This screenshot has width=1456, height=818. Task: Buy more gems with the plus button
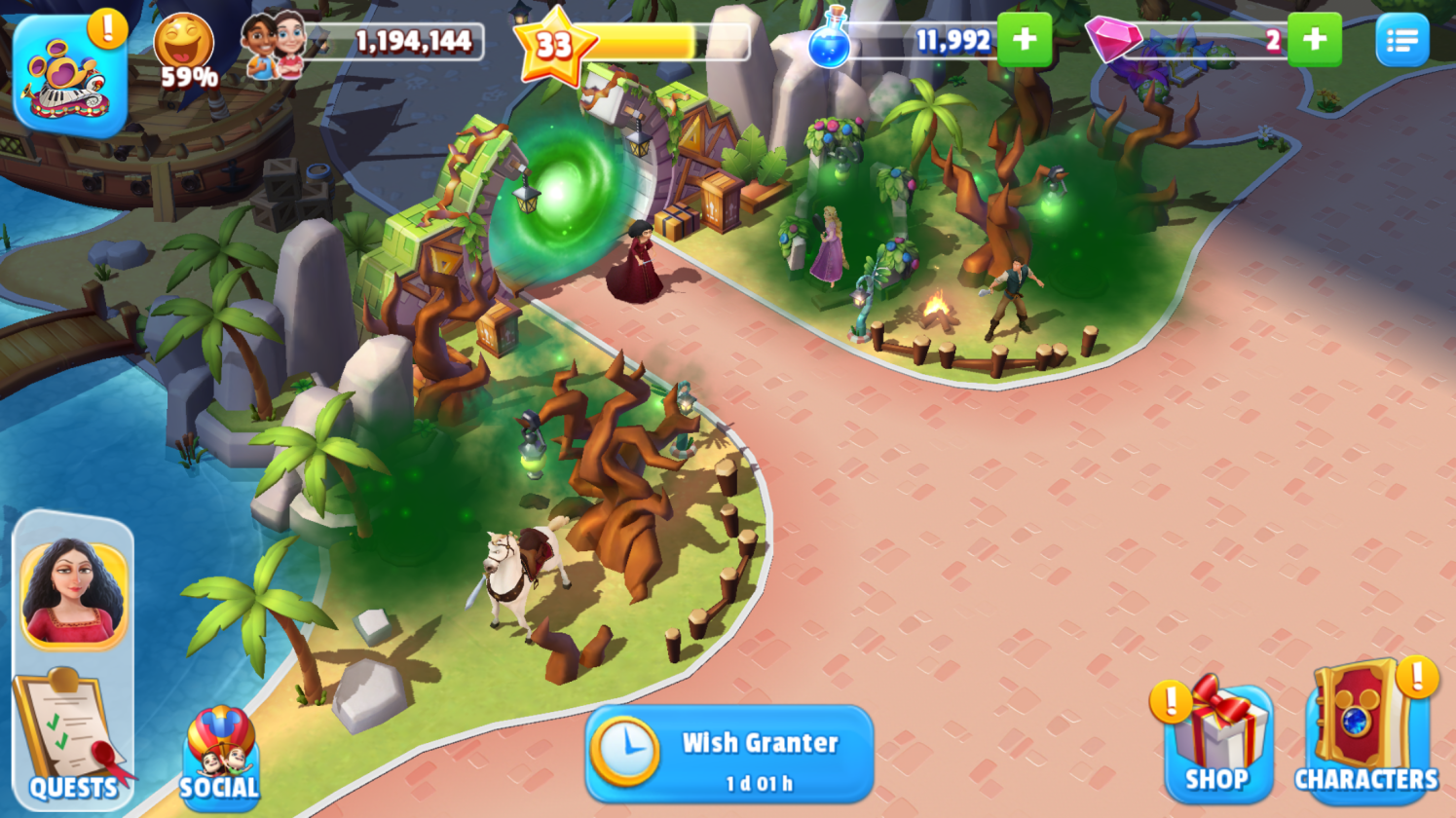coord(1314,40)
